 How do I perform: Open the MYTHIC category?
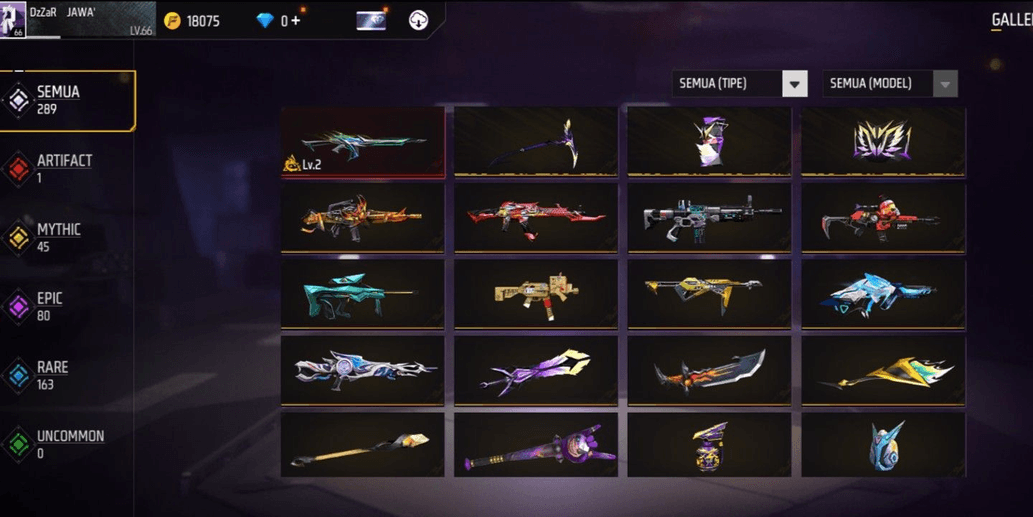58,237
